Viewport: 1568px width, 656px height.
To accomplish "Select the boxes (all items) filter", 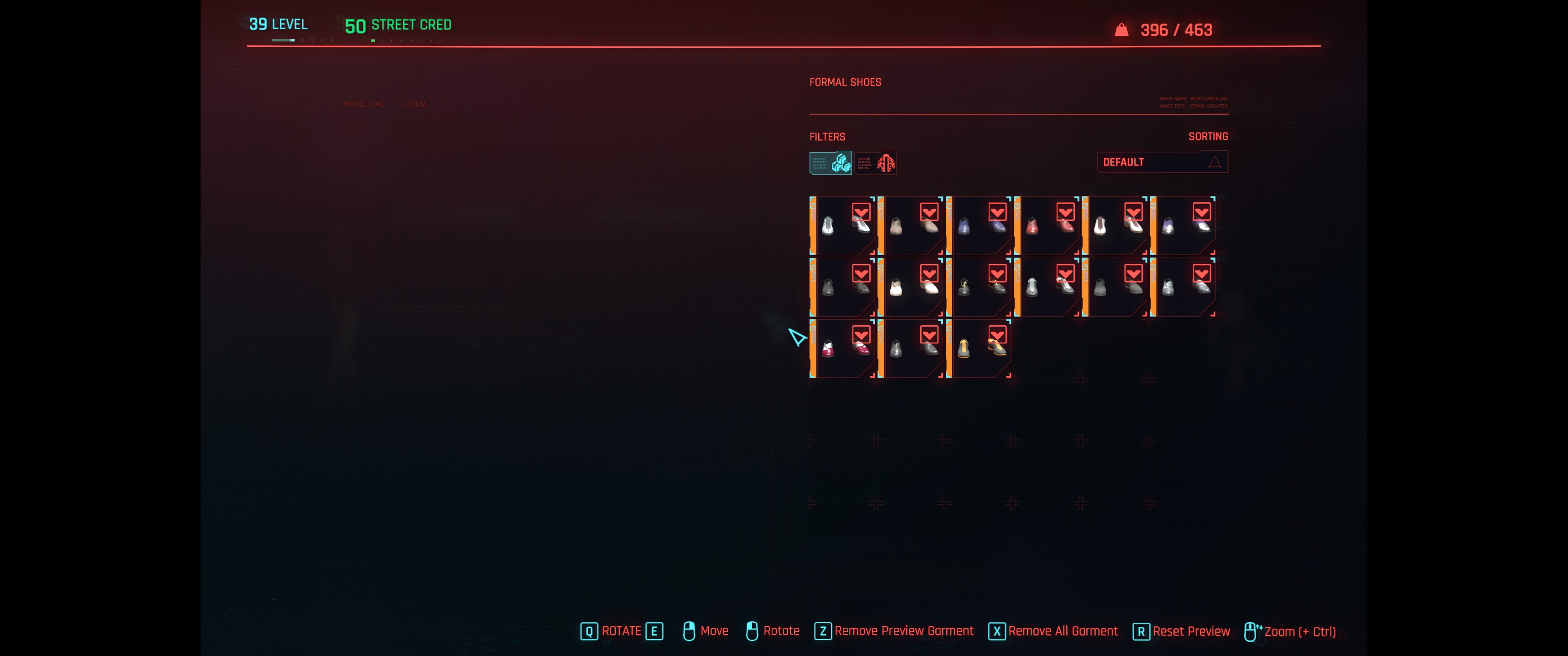I will click(x=830, y=163).
